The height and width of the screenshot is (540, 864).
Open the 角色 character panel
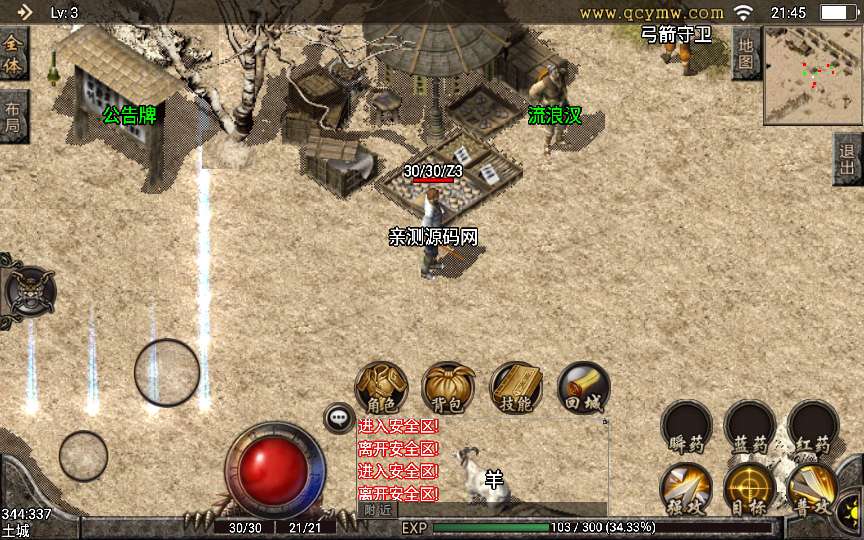coord(382,388)
